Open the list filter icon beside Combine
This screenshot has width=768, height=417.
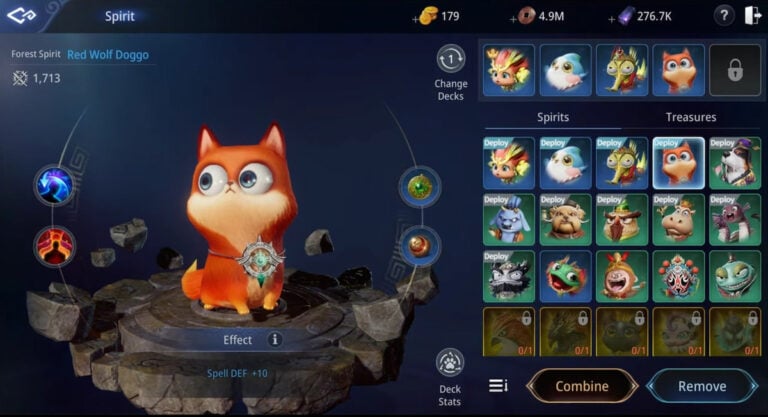(x=498, y=386)
